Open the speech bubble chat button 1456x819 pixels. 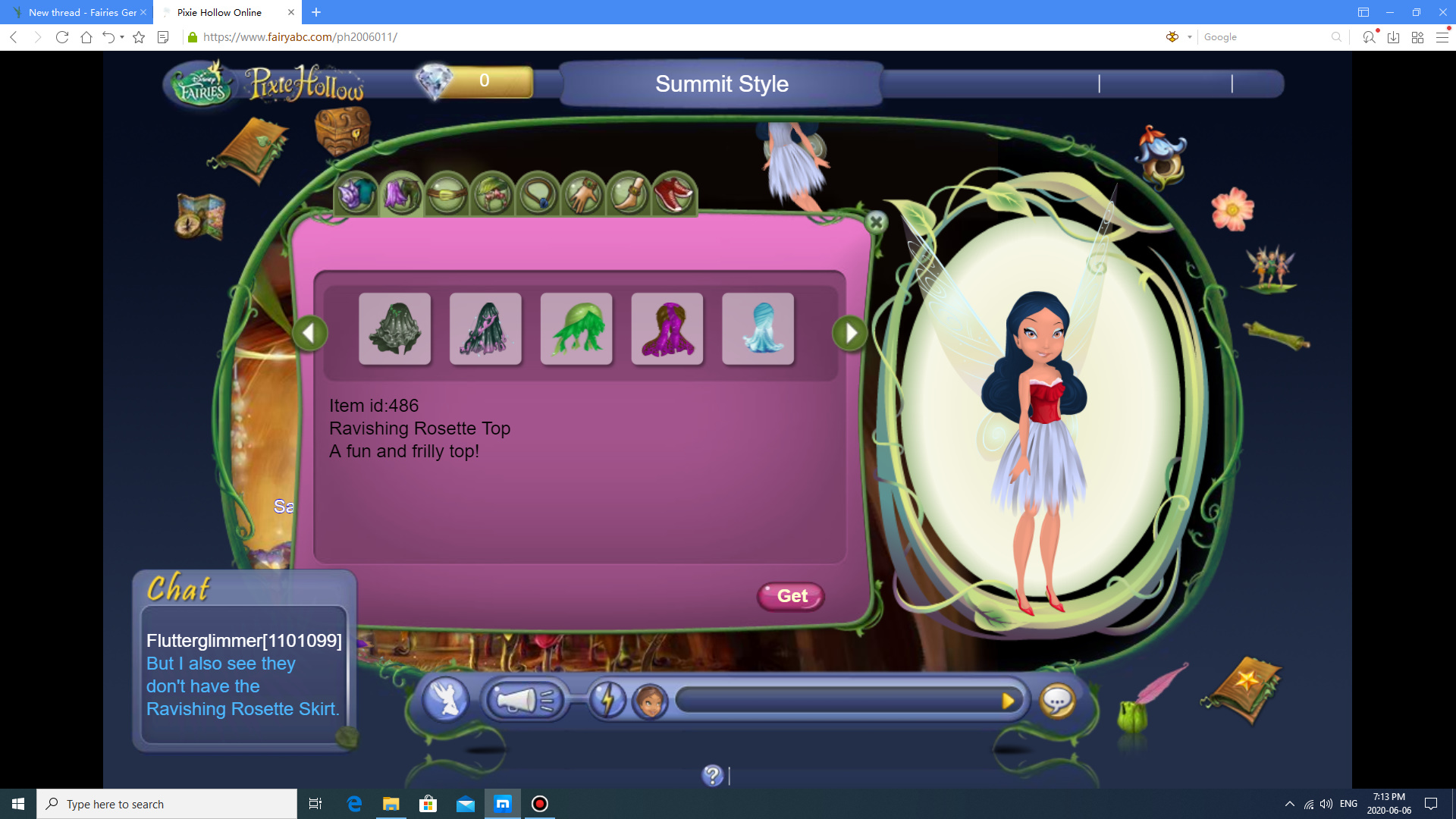[1057, 701]
